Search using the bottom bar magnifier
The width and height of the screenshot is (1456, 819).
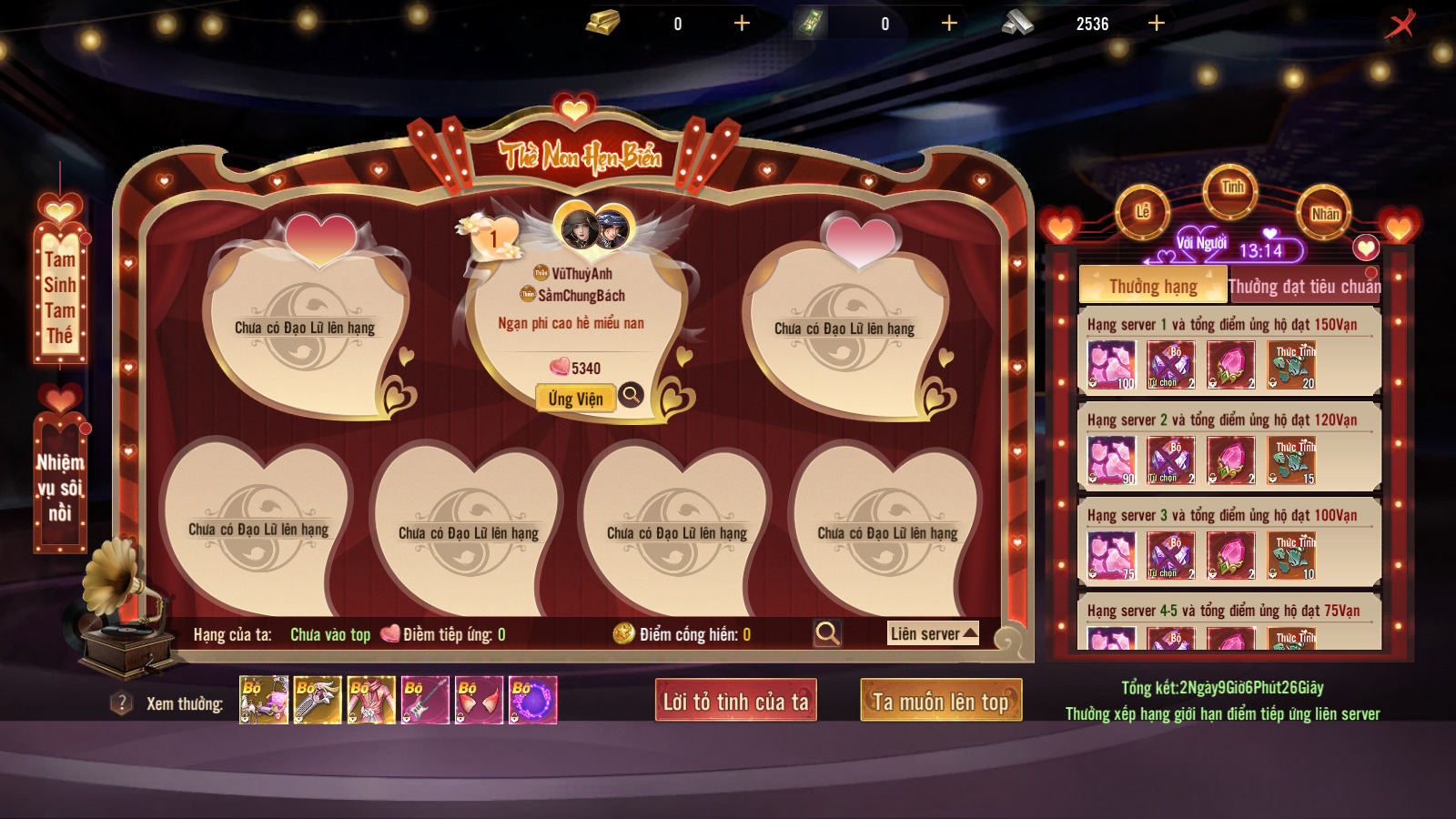tap(827, 633)
